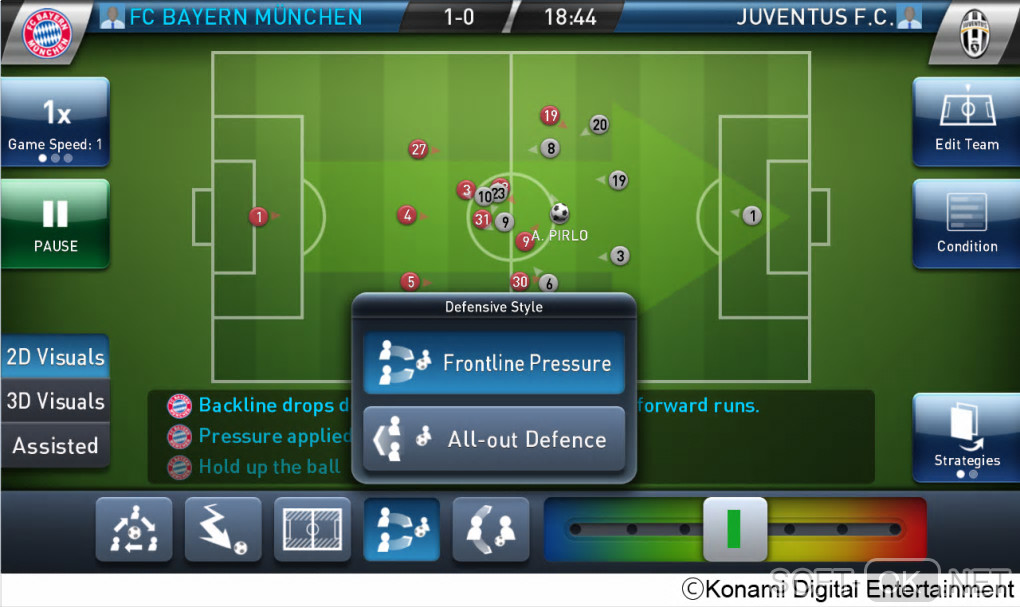Select All-out Defence option

[494, 439]
